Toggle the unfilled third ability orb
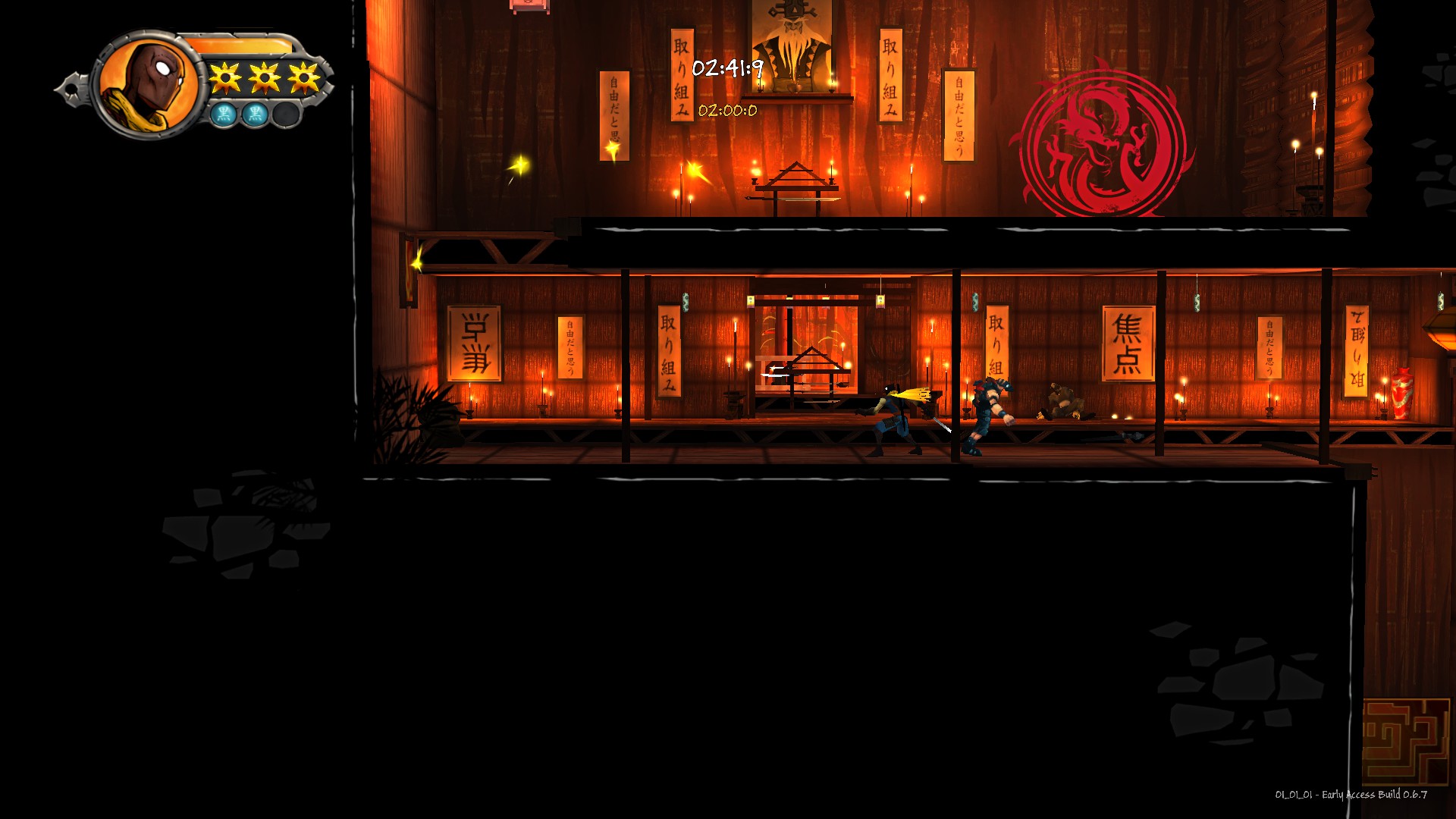Viewport: 1456px width, 819px height. tap(286, 114)
